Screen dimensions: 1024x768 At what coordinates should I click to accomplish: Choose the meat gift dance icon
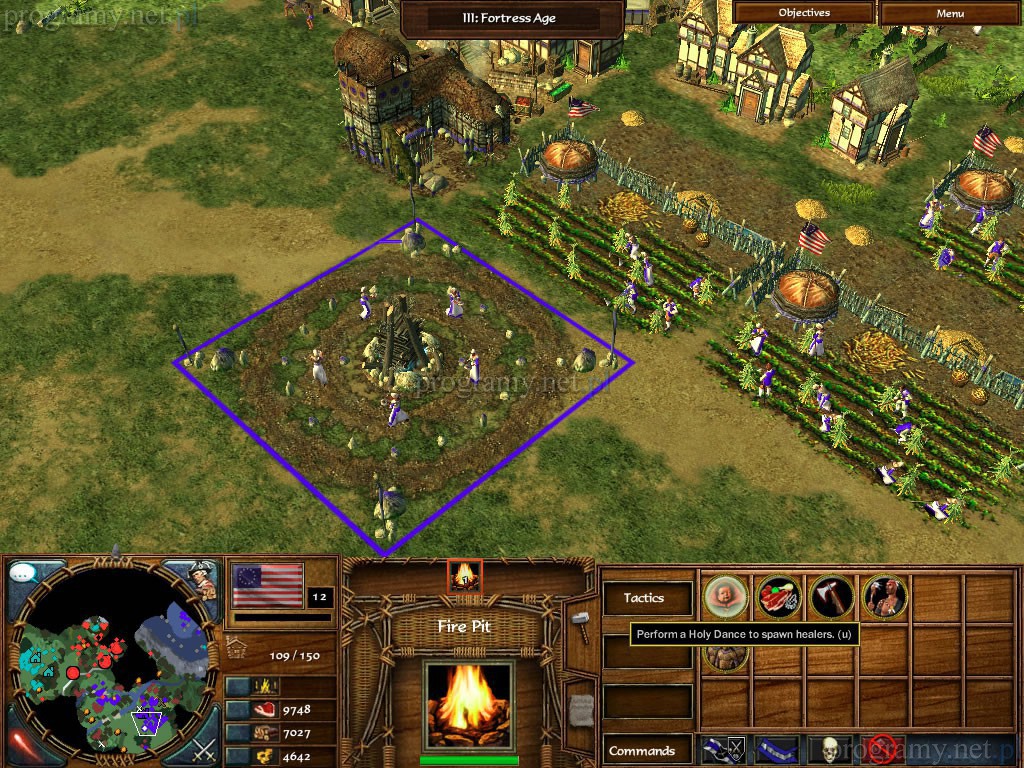(778, 598)
